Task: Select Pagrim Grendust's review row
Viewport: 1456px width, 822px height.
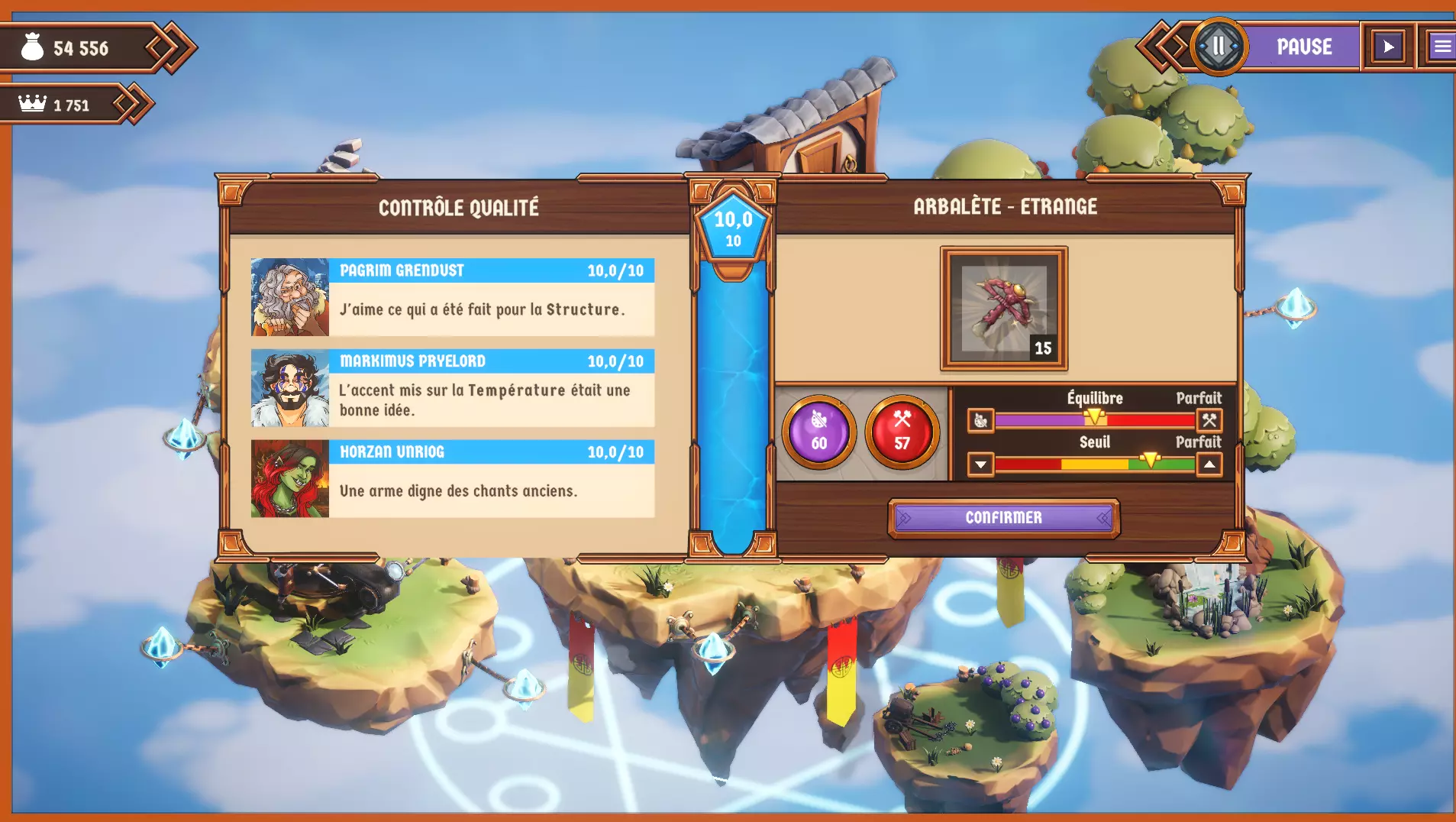Action: (452, 297)
